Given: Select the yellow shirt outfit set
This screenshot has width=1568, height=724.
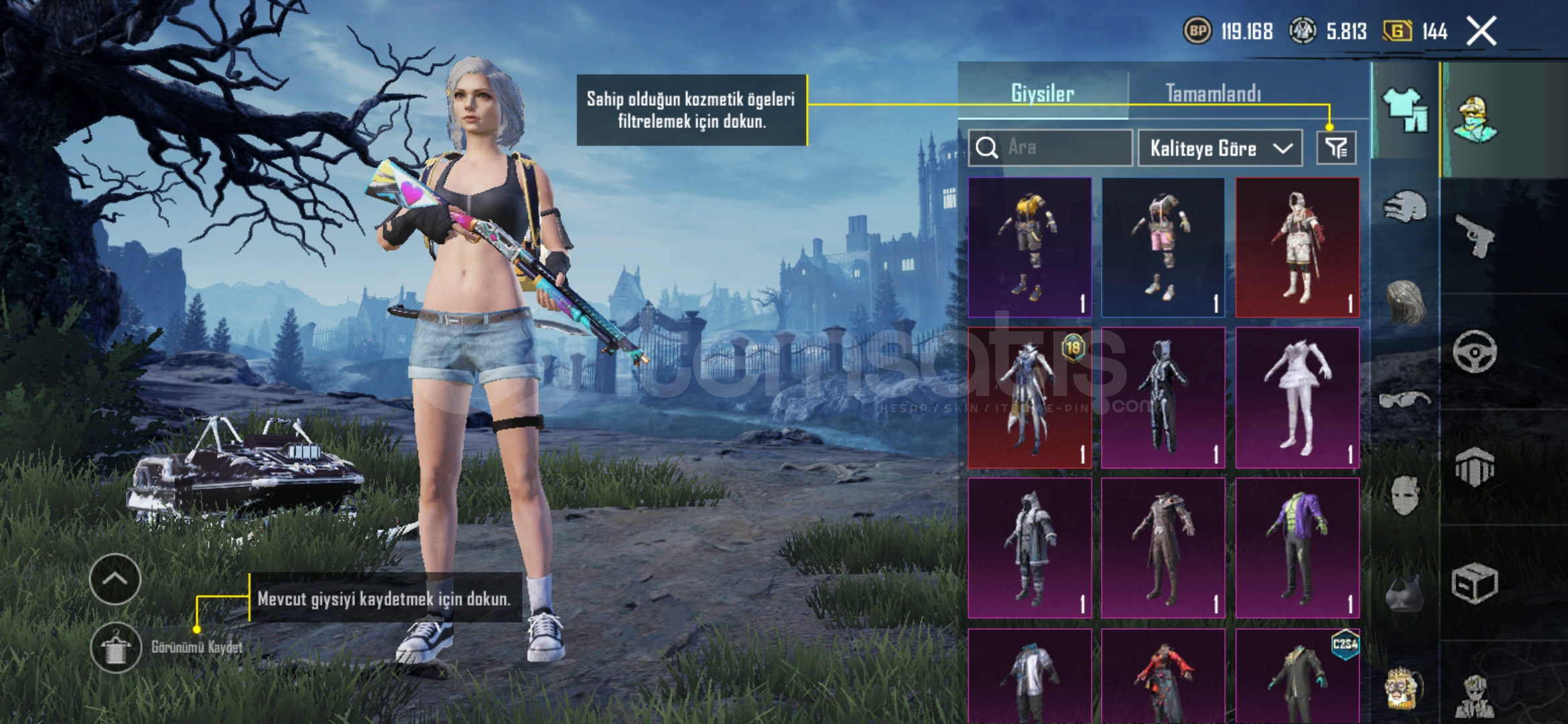Looking at the screenshot, I should tap(1030, 247).
